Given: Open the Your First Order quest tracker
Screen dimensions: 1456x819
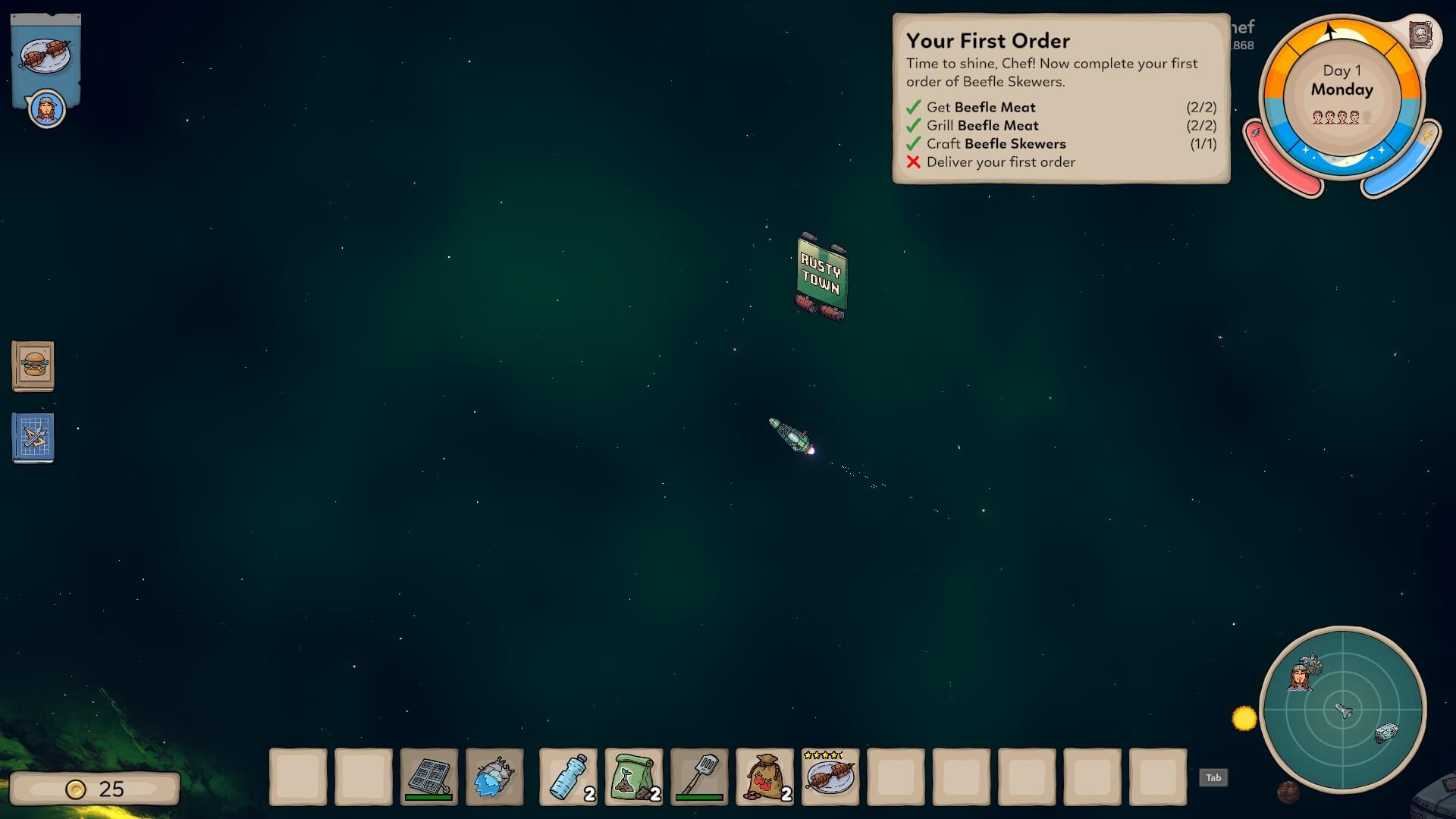Looking at the screenshot, I should pos(1061,99).
